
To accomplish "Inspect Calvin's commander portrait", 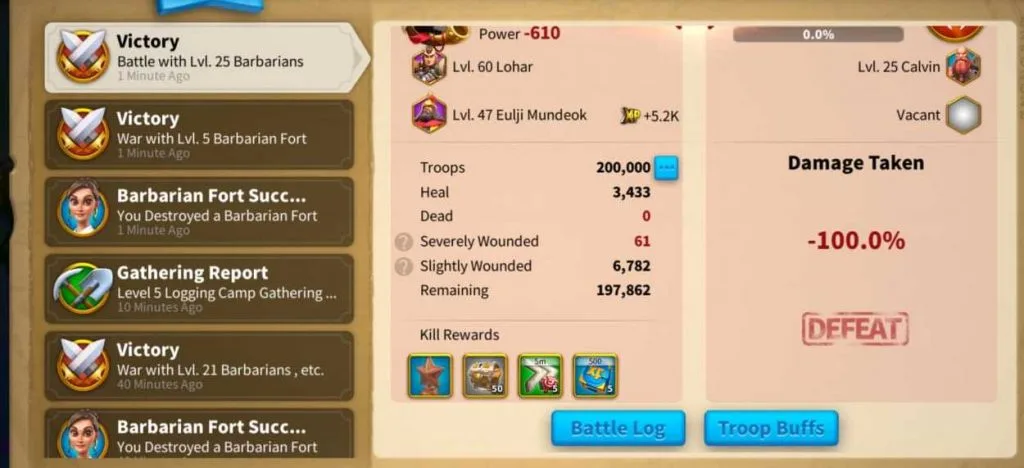I will [x=963, y=67].
